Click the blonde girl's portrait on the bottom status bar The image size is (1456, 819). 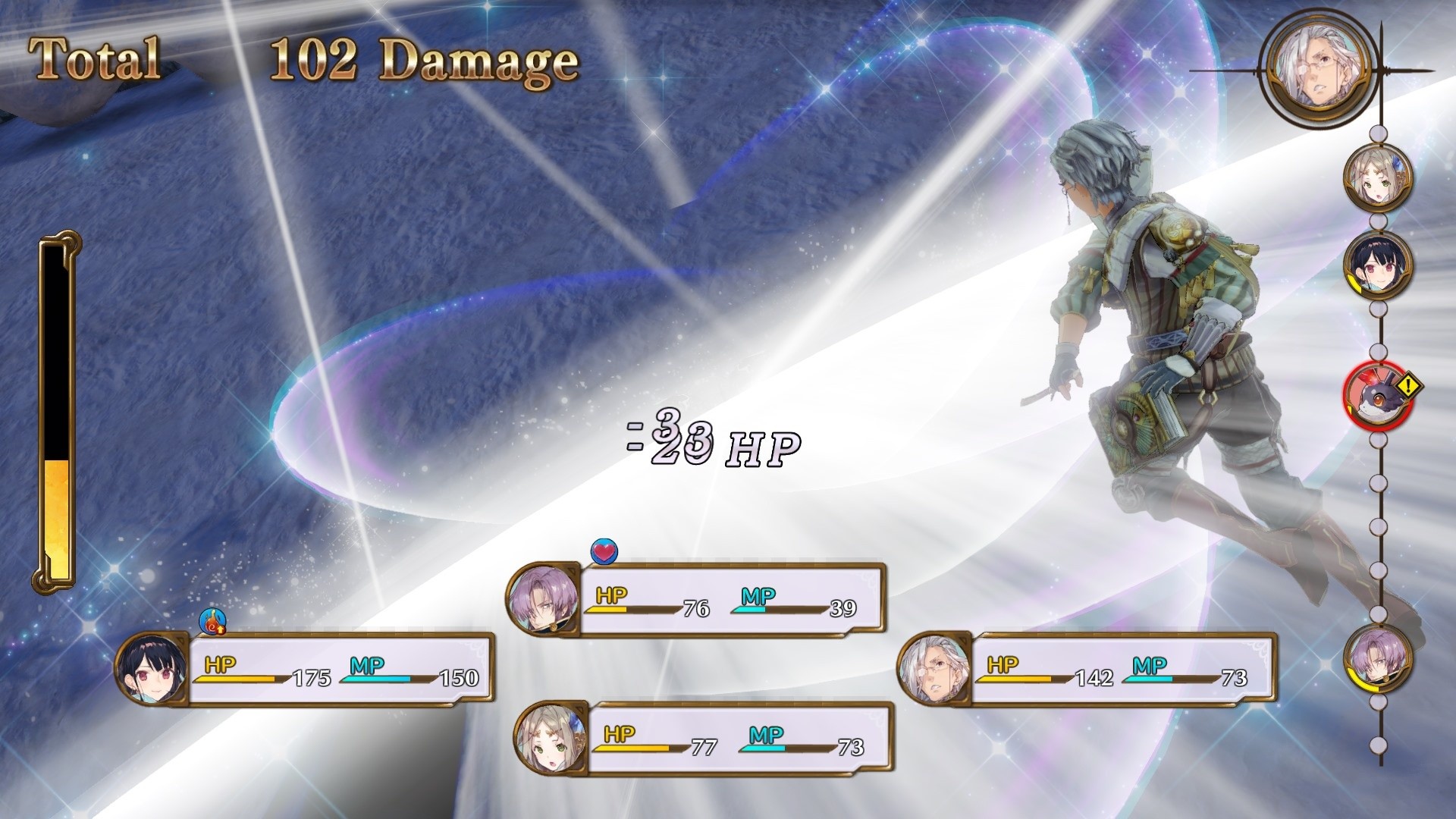551,739
